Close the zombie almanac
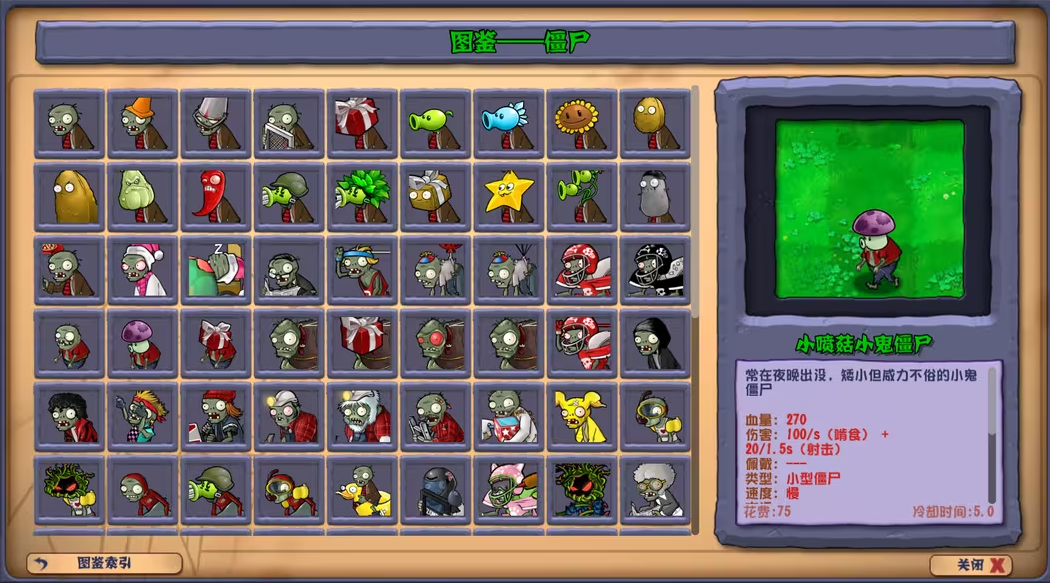Screen dimensions: 1050x583 click(970, 565)
